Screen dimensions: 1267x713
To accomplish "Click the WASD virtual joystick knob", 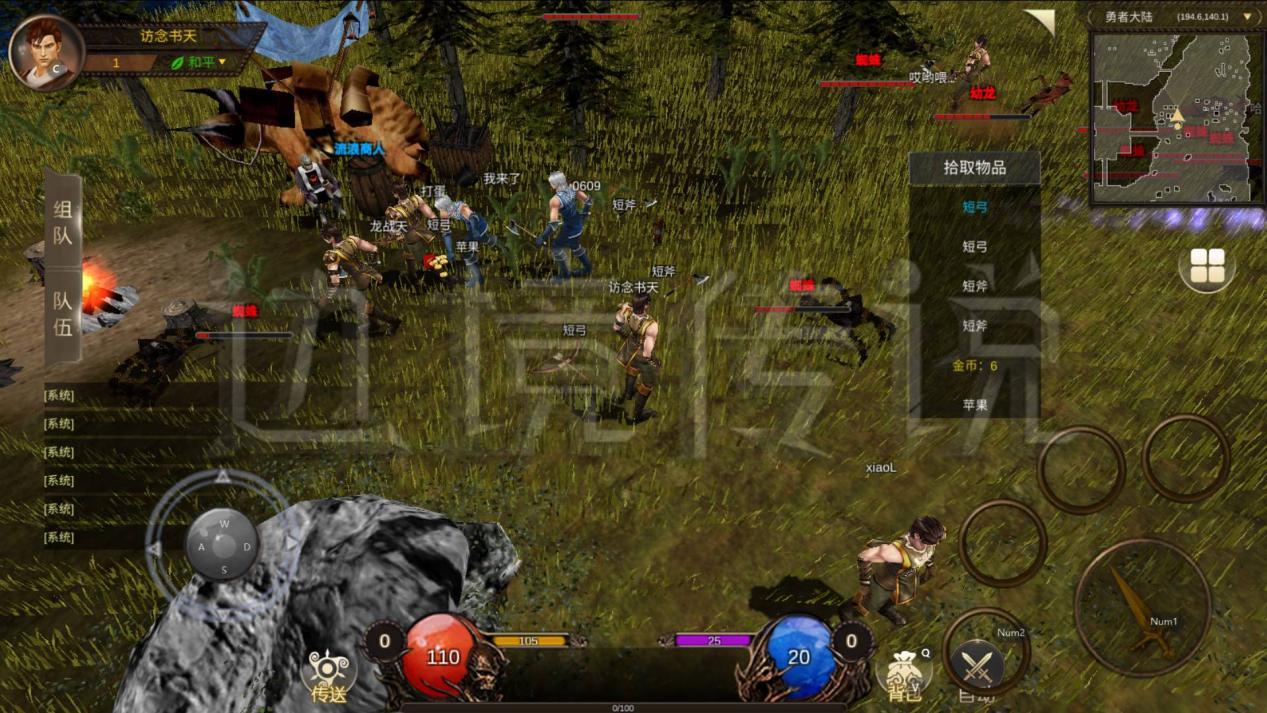I will [222, 546].
